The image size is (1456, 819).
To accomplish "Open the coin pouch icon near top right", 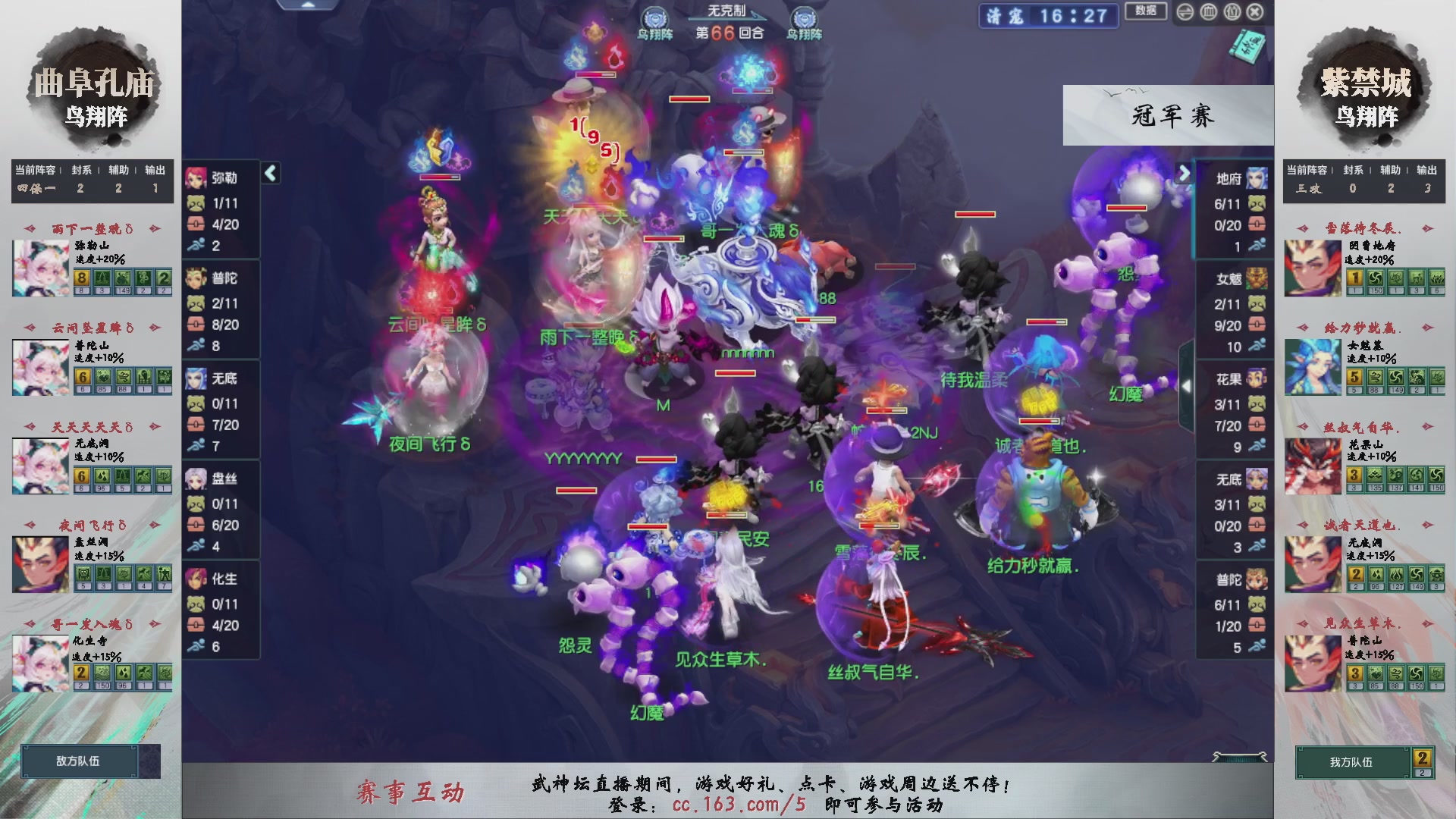I will click(1232, 12).
